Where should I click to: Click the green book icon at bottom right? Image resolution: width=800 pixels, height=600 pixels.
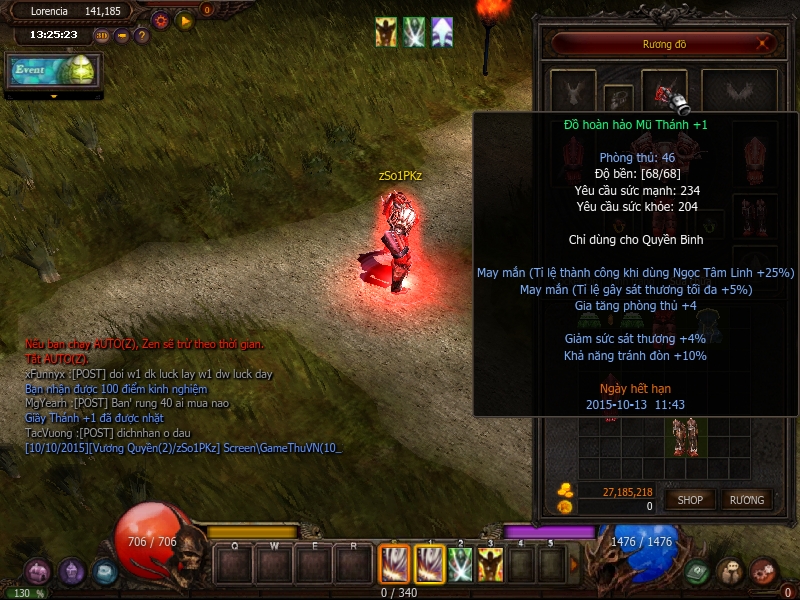coord(698,571)
